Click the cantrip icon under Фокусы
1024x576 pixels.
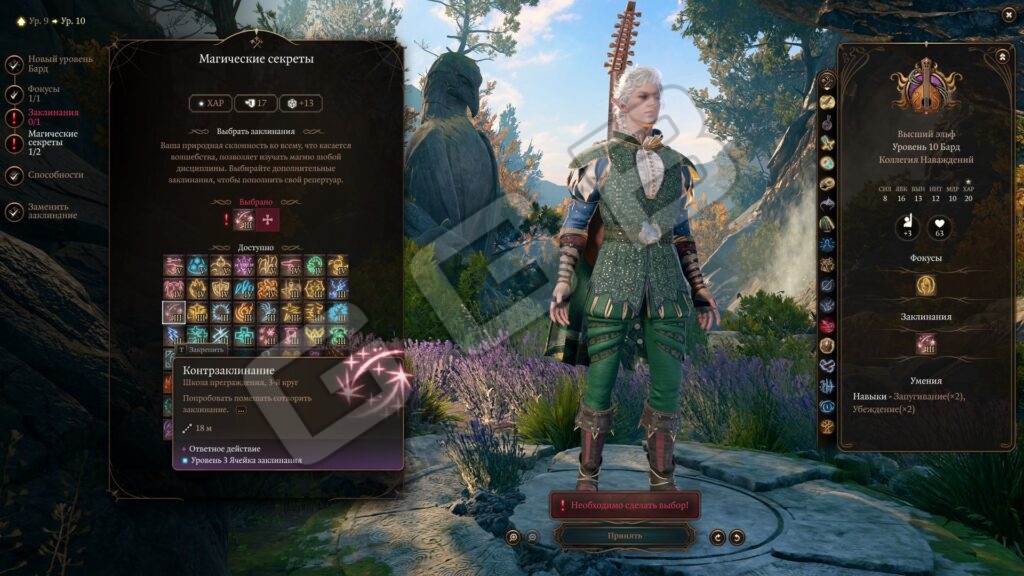[x=926, y=285]
